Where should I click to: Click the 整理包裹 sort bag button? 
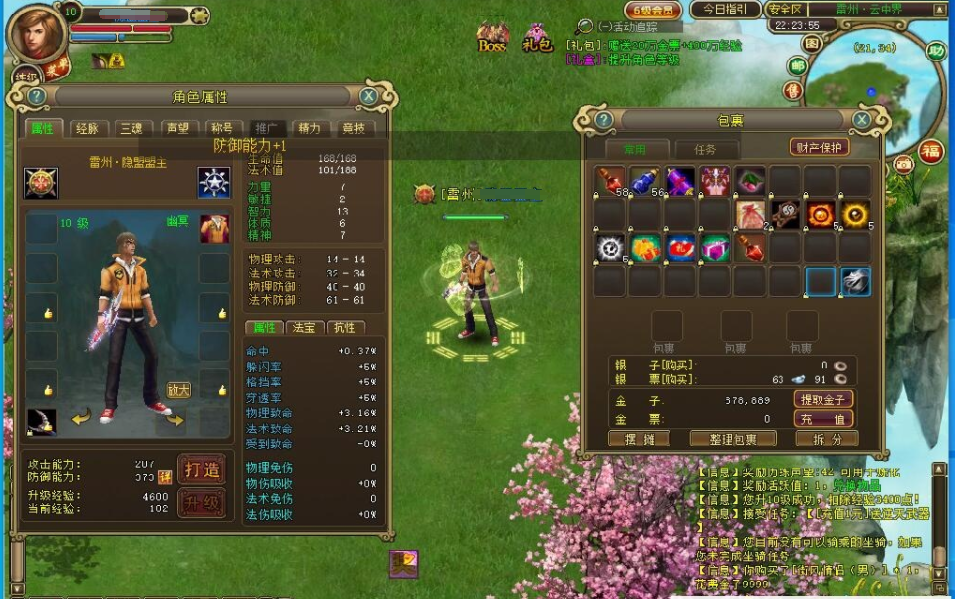(732, 439)
